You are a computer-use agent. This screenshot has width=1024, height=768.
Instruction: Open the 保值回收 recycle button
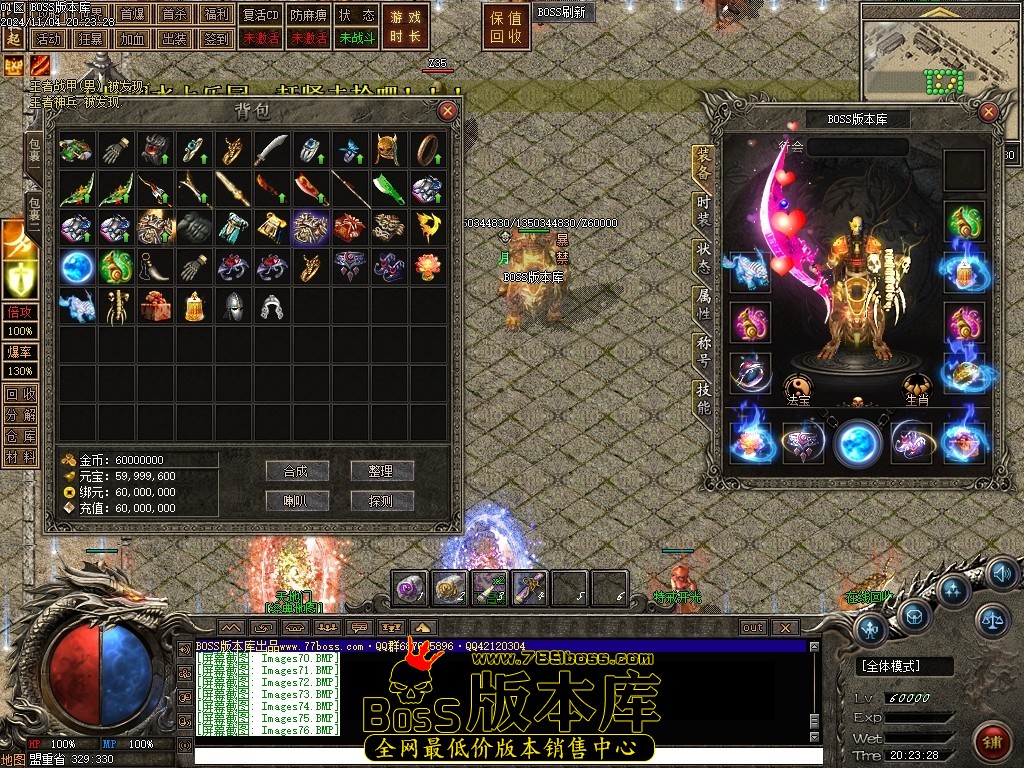pos(507,26)
